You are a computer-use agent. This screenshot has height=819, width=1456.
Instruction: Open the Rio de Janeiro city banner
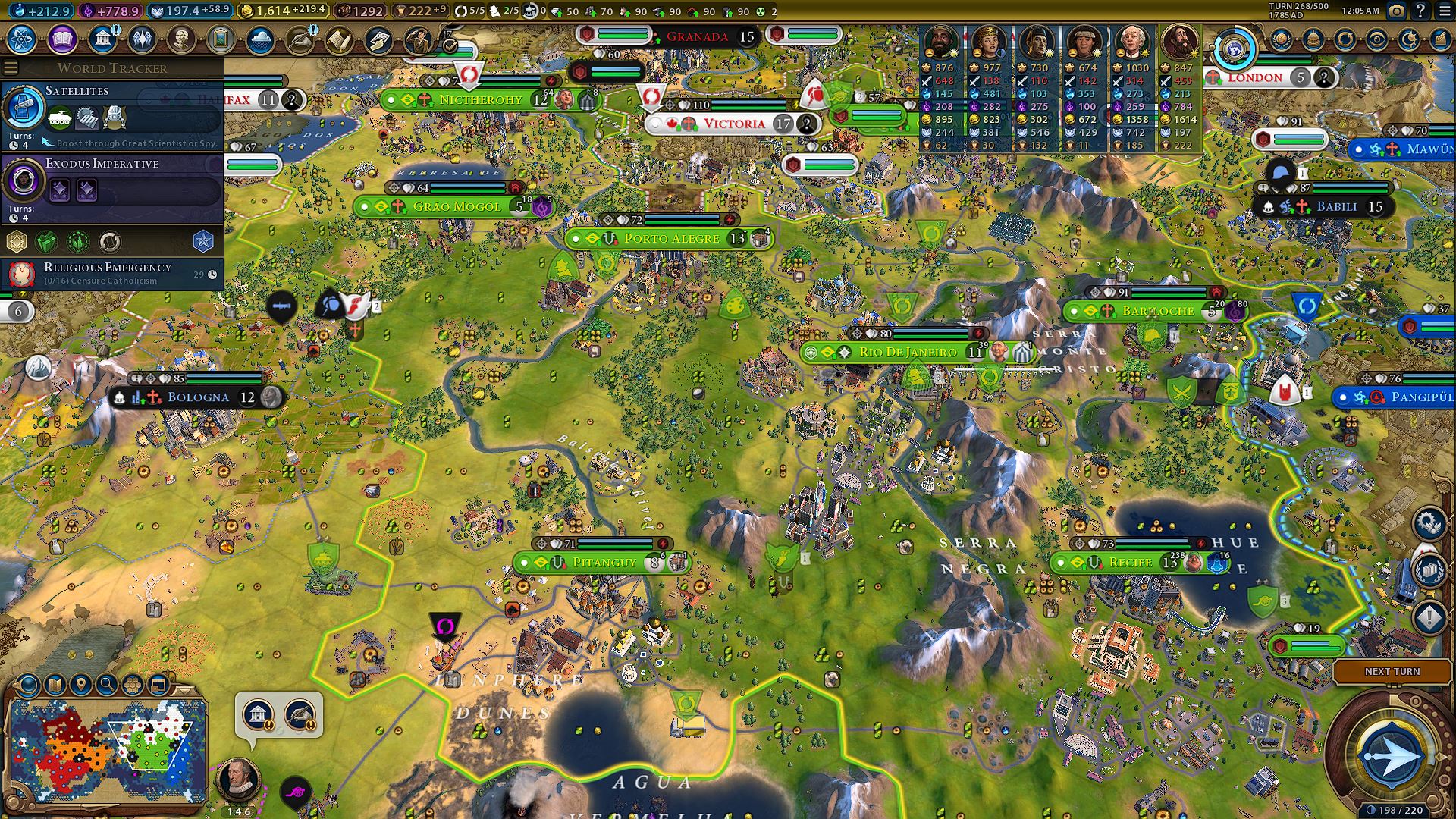coord(907,353)
